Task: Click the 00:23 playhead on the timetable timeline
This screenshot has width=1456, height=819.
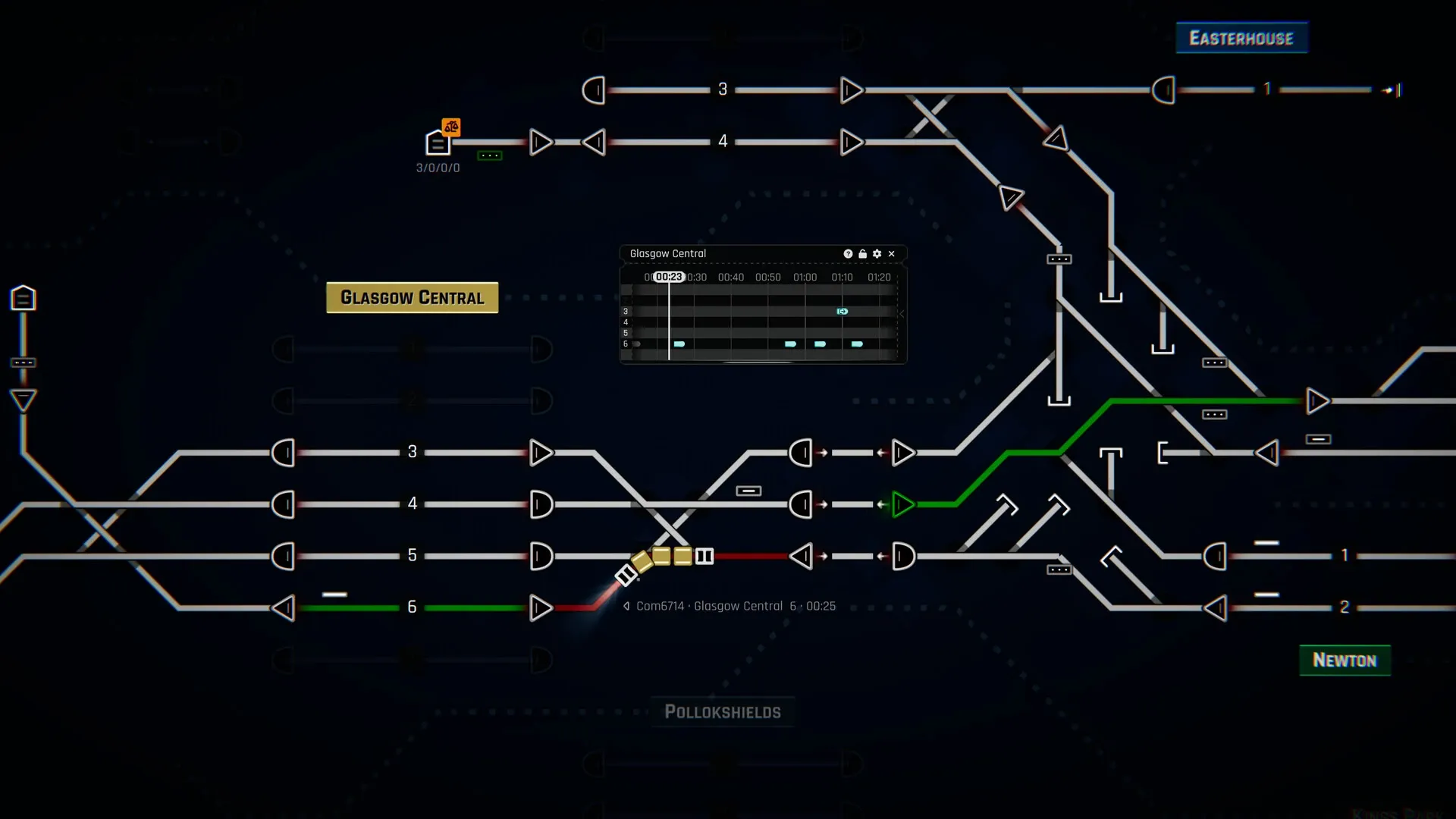Action: tap(669, 277)
